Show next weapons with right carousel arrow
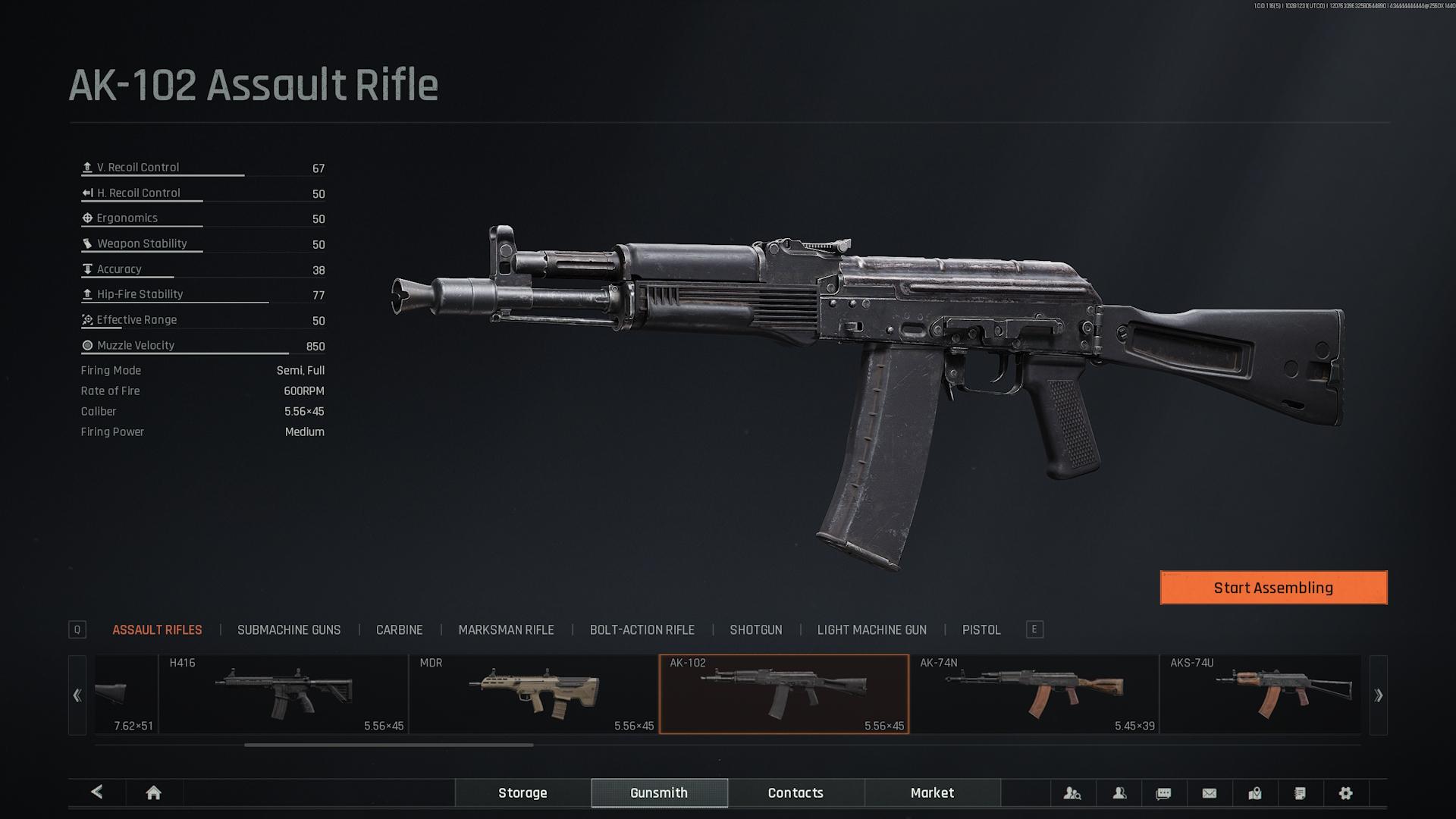The height and width of the screenshot is (819, 1456). pyautogui.click(x=1378, y=695)
